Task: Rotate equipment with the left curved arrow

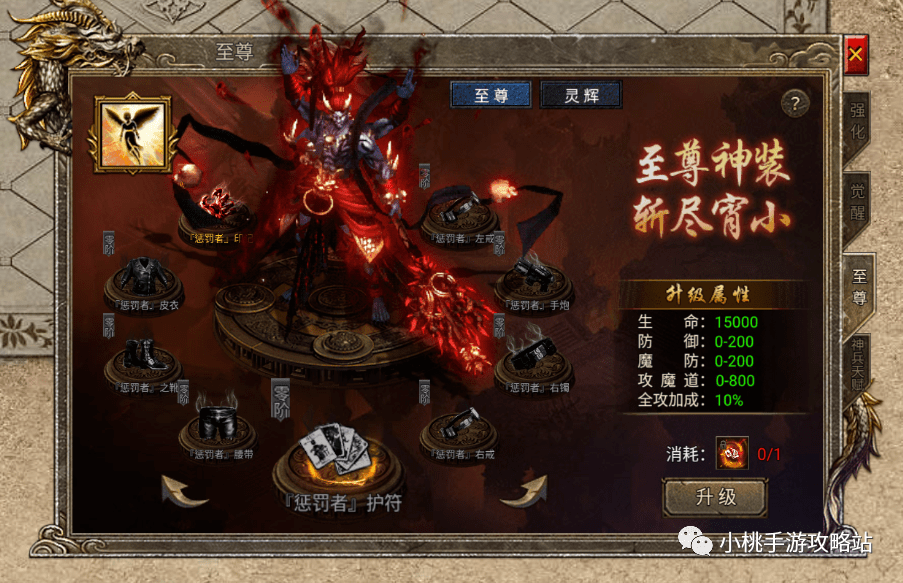Action: click(185, 491)
